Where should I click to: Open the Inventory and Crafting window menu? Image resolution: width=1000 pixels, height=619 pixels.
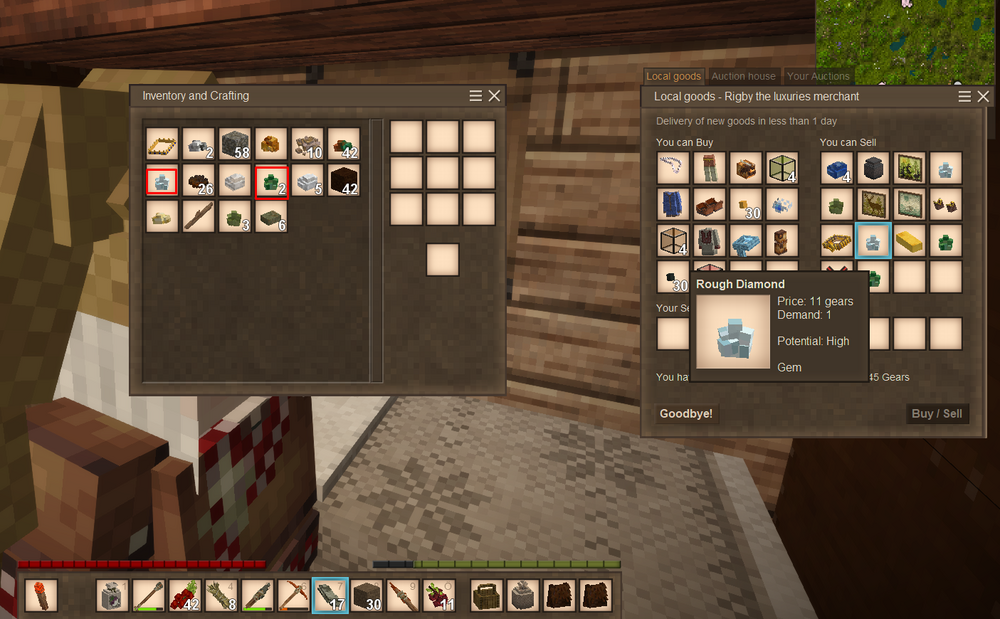[476, 96]
